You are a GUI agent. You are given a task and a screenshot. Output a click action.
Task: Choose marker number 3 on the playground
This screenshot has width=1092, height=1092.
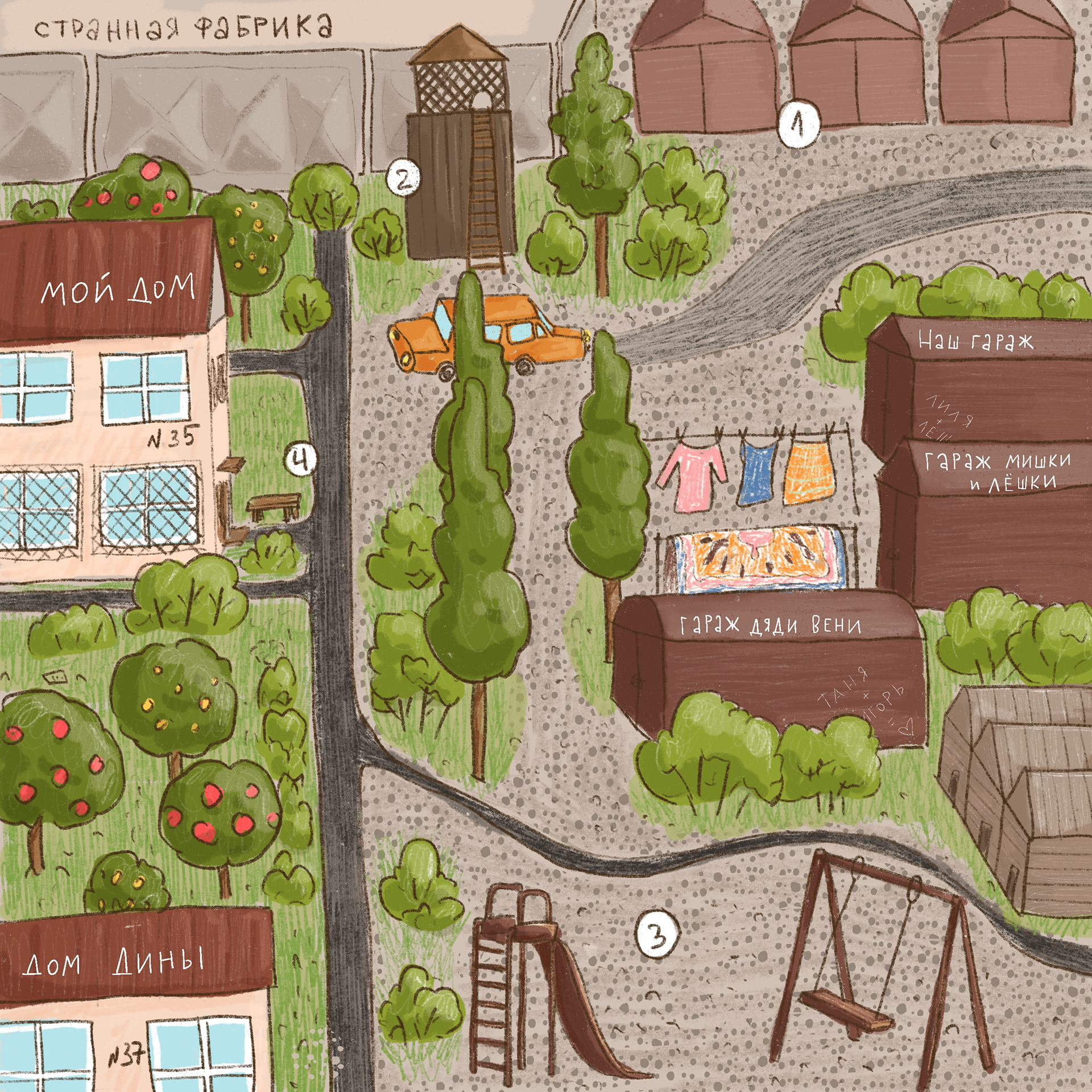[x=657, y=935]
